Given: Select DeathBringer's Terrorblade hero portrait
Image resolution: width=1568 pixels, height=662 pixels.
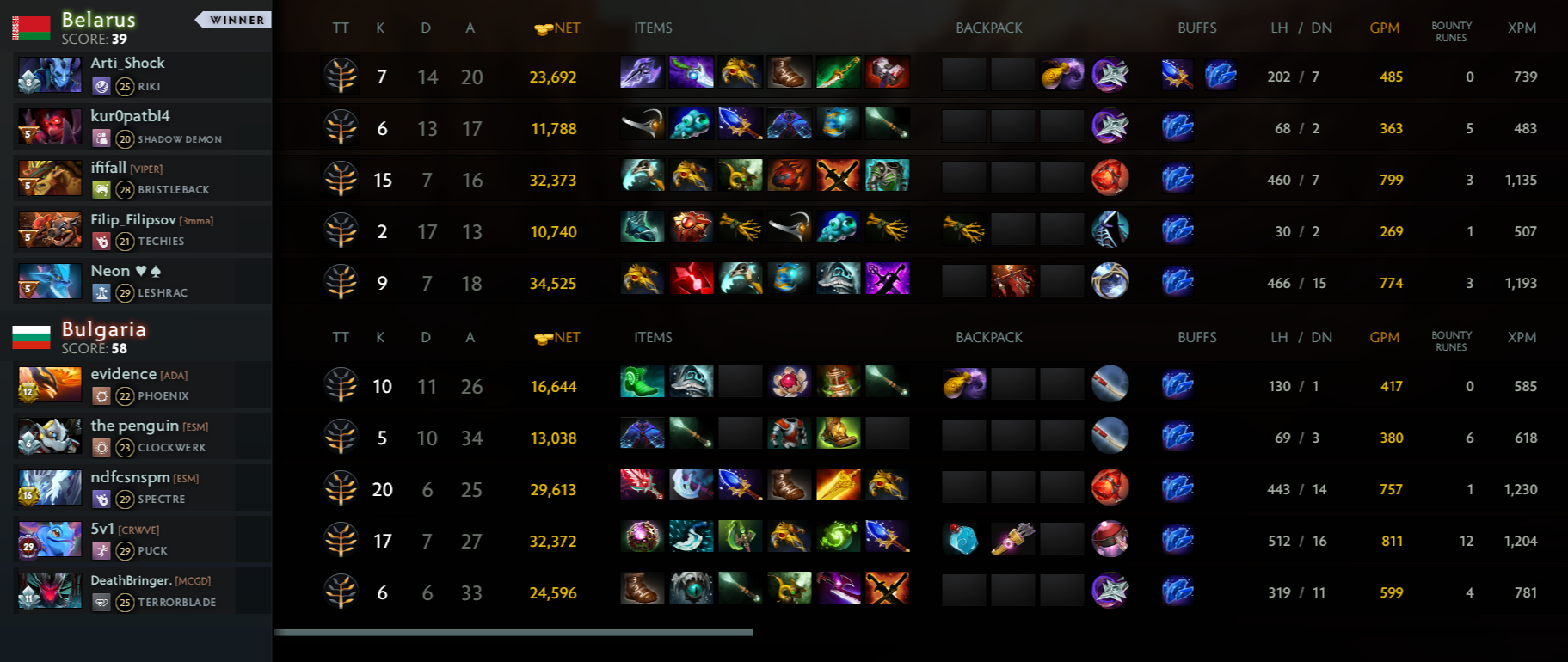Looking at the screenshot, I should tap(50, 592).
